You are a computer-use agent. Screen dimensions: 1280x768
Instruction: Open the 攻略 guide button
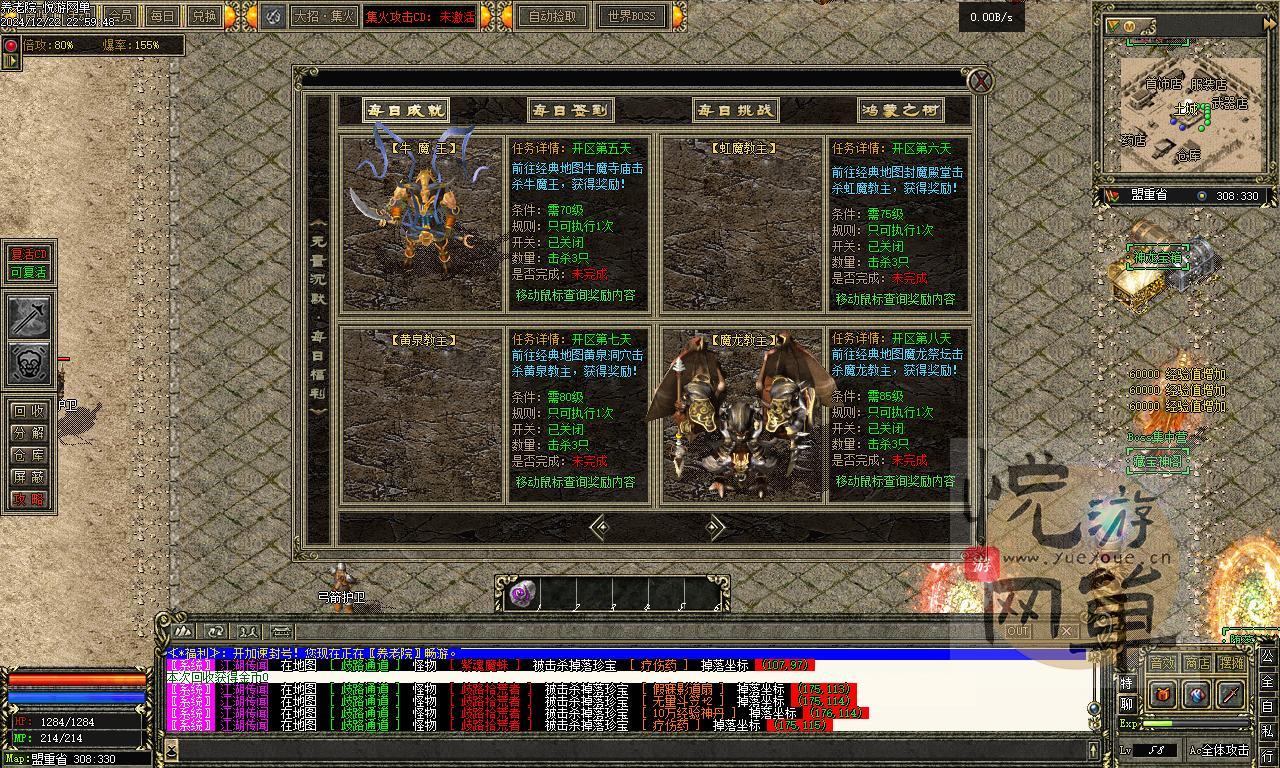pyautogui.click(x=29, y=499)
